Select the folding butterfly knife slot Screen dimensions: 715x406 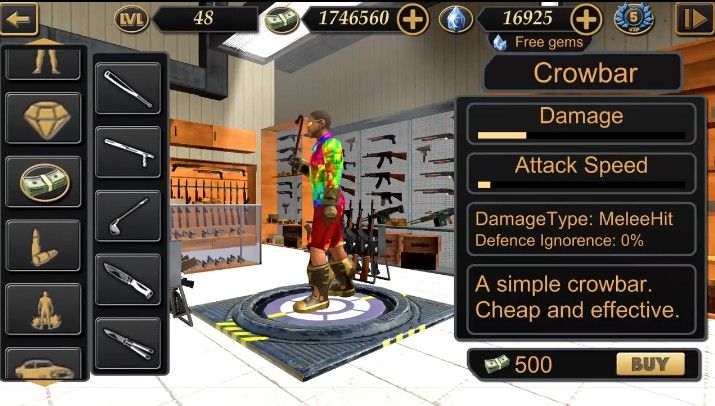tap(128, 341)
